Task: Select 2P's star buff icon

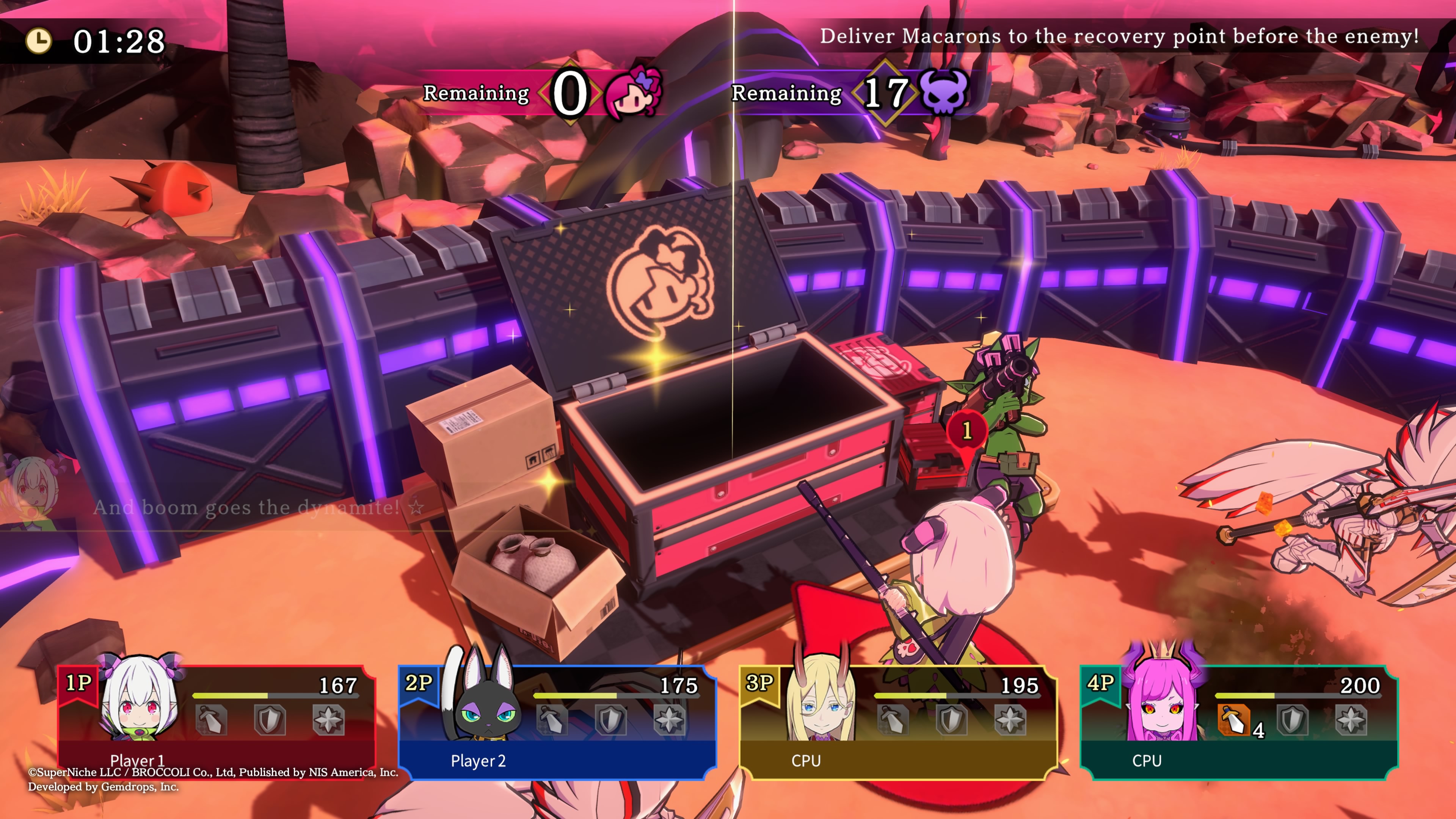Action: [x=669, y=720]
